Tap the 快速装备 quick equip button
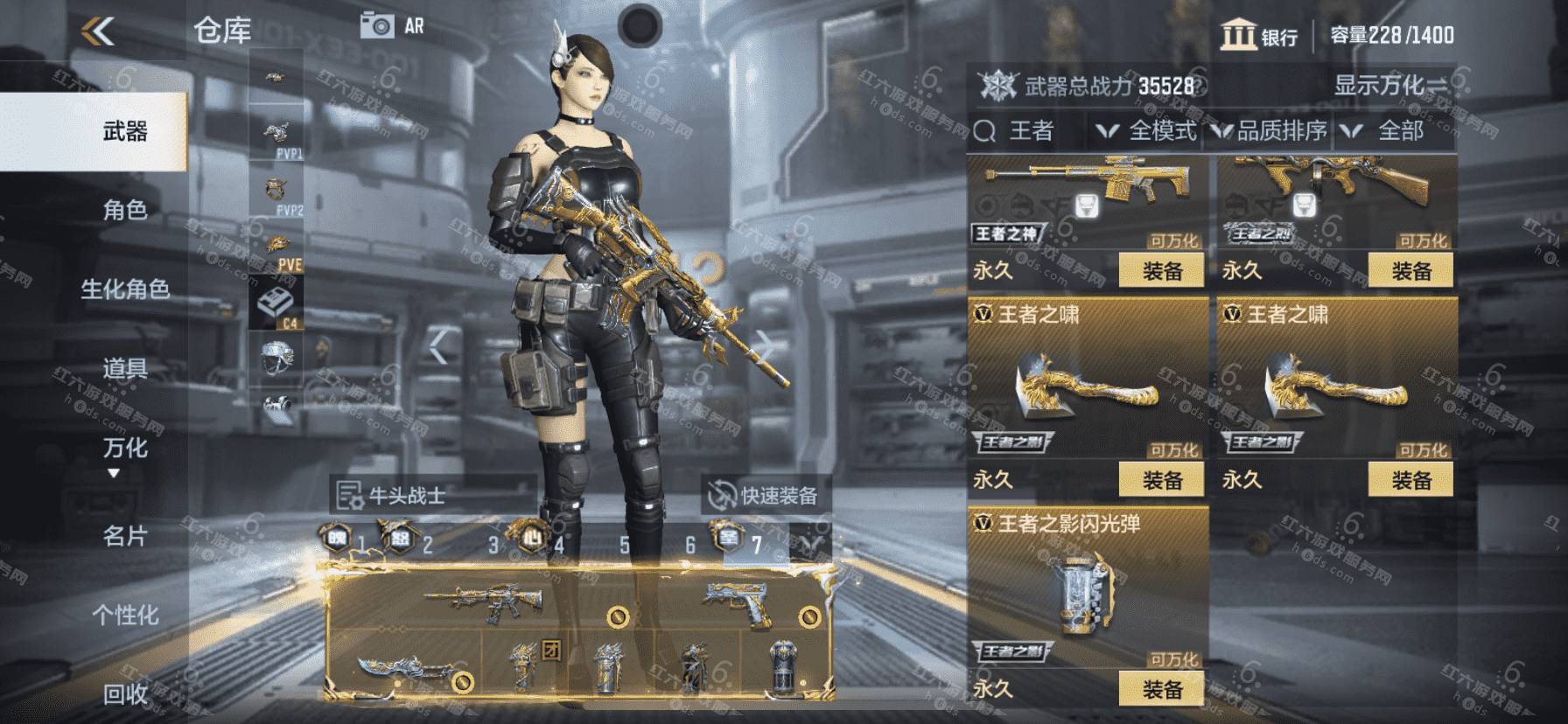Viewport: 1568px width, 724px height. 766,496
